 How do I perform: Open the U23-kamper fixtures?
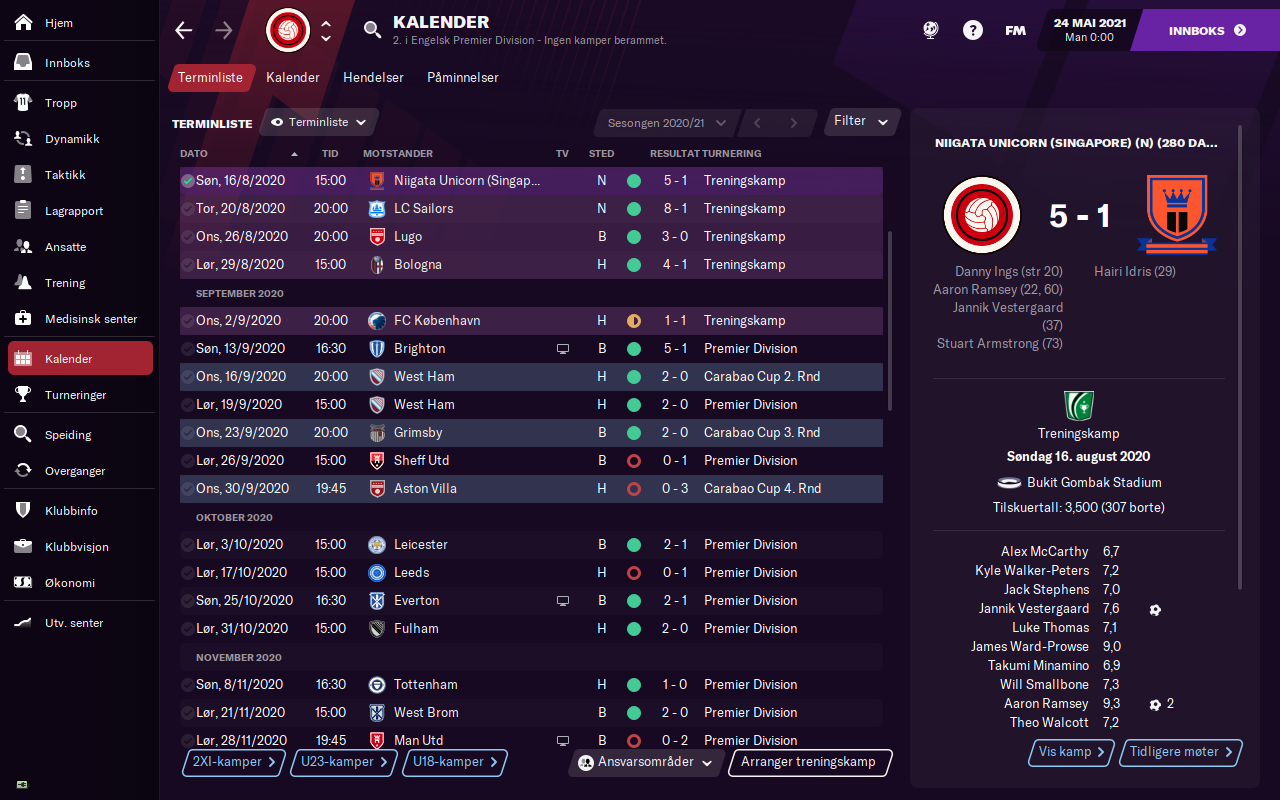346,762
